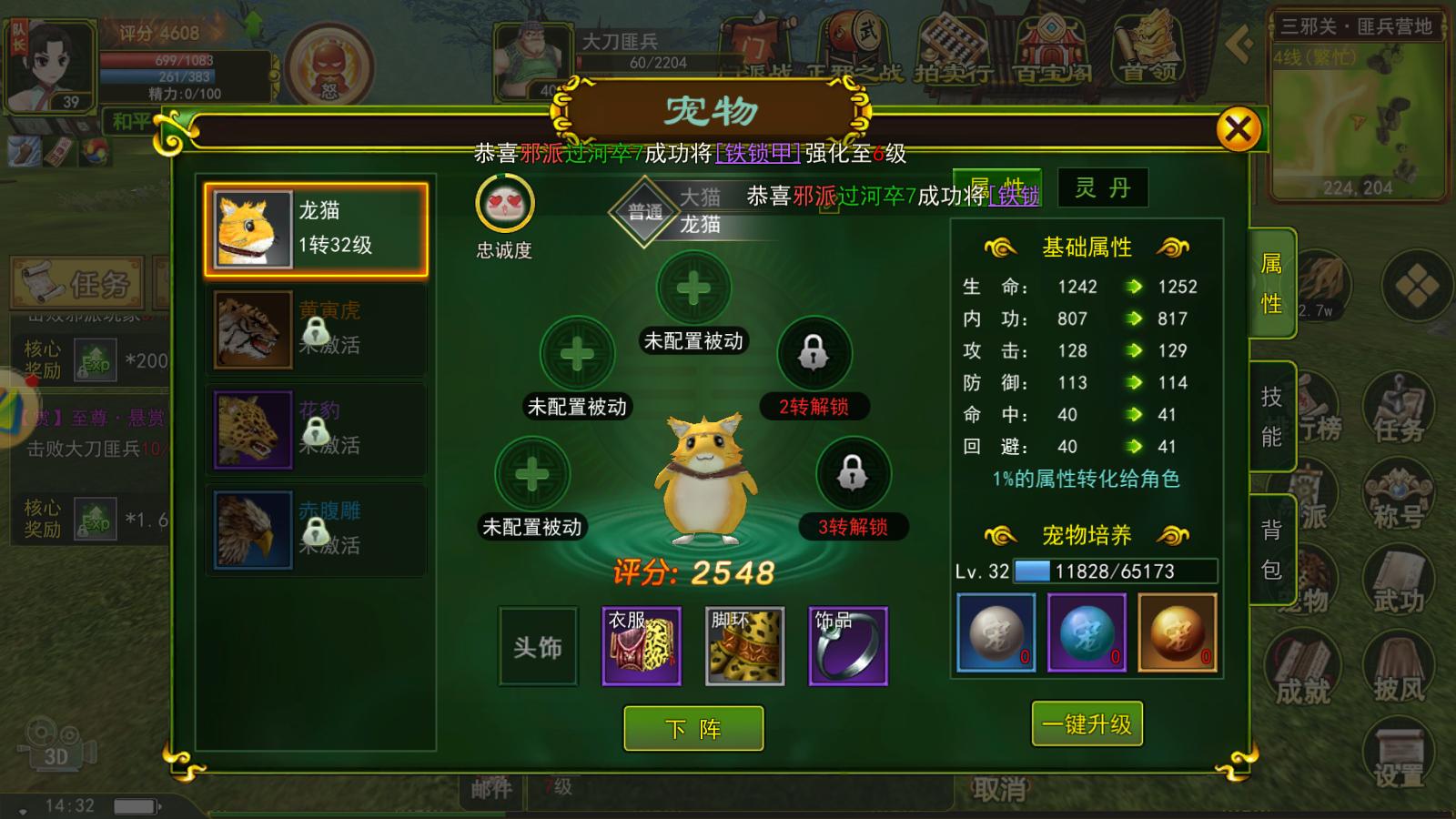This screenshot has height=819, width=1456.
Task: Toggle the 和平 peace mode
Action: tap(129, 119)
